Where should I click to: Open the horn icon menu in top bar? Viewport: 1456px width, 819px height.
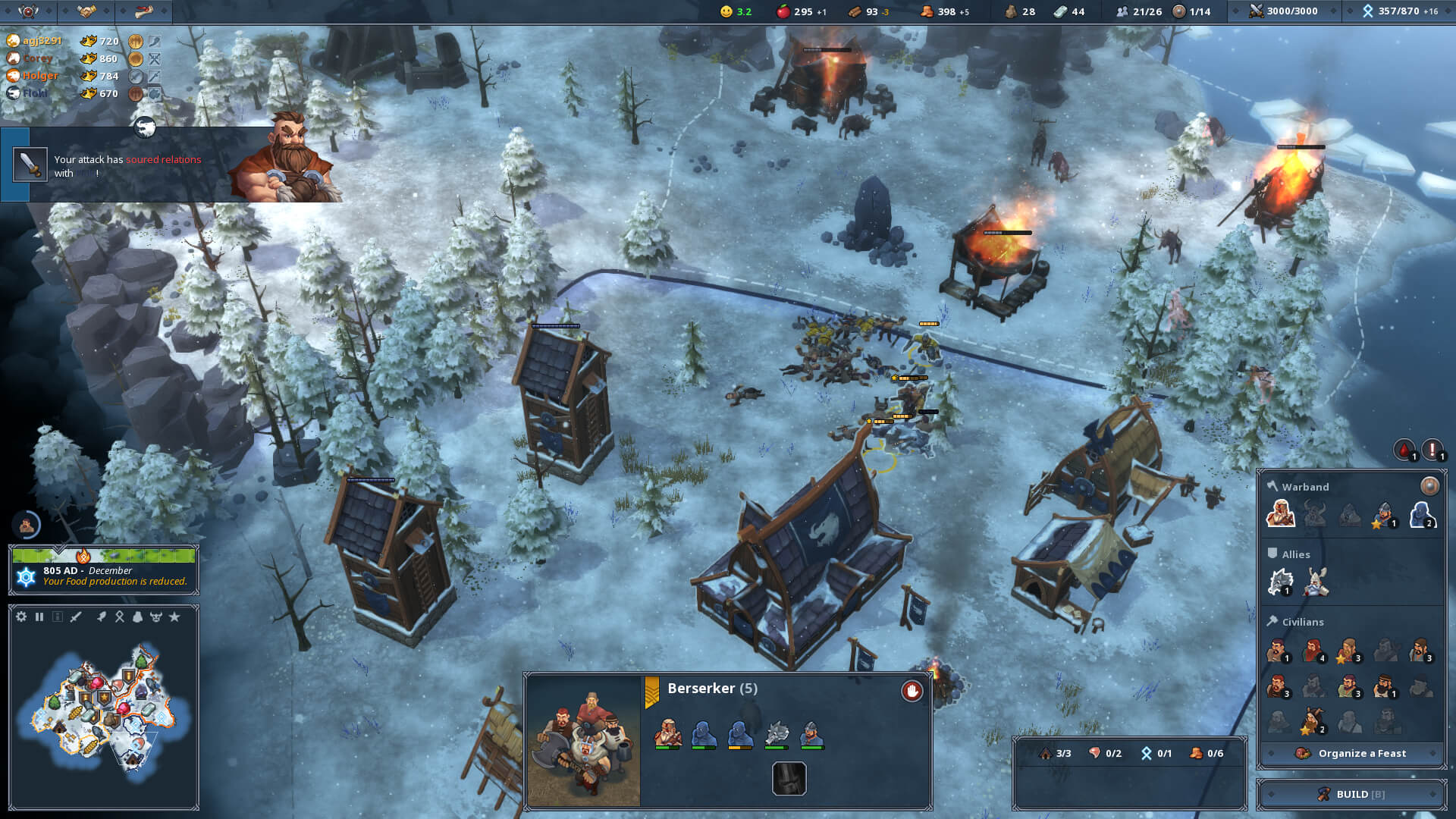(144, 11)
